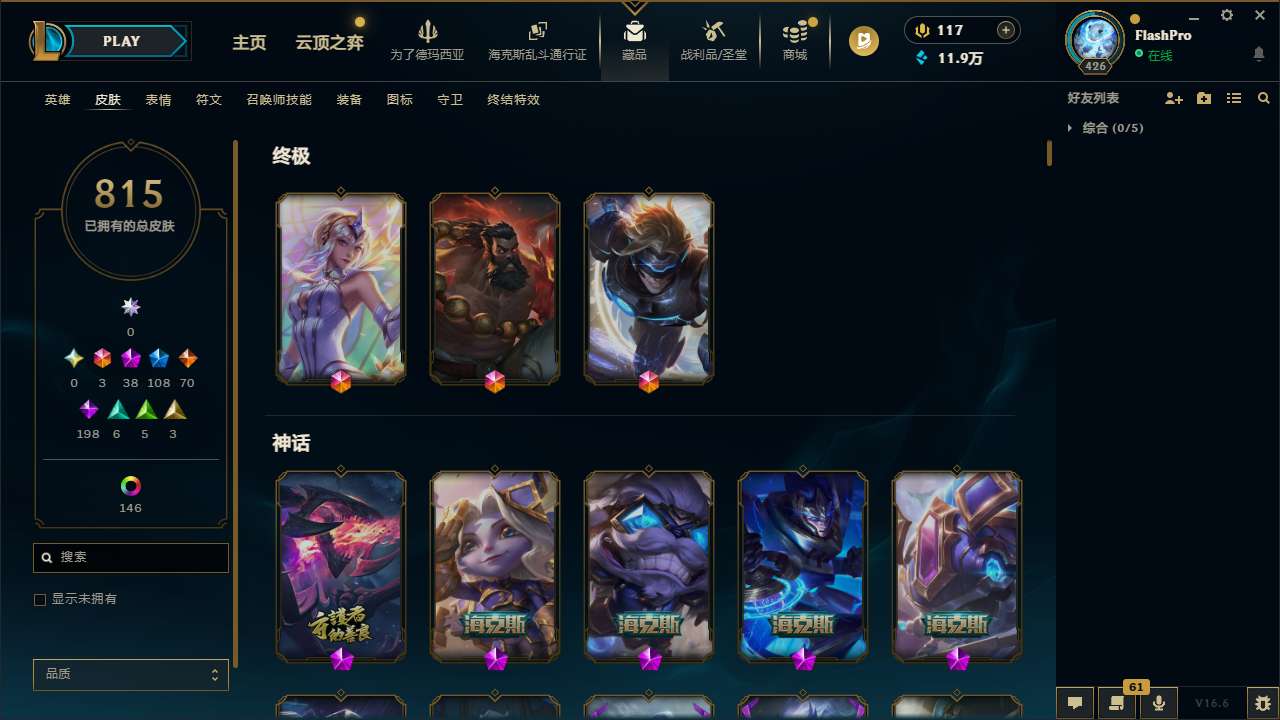Toggle the friends roster list view icon
The height and width of the screenshot is (720, 1280).
(x=1233, y=98)
